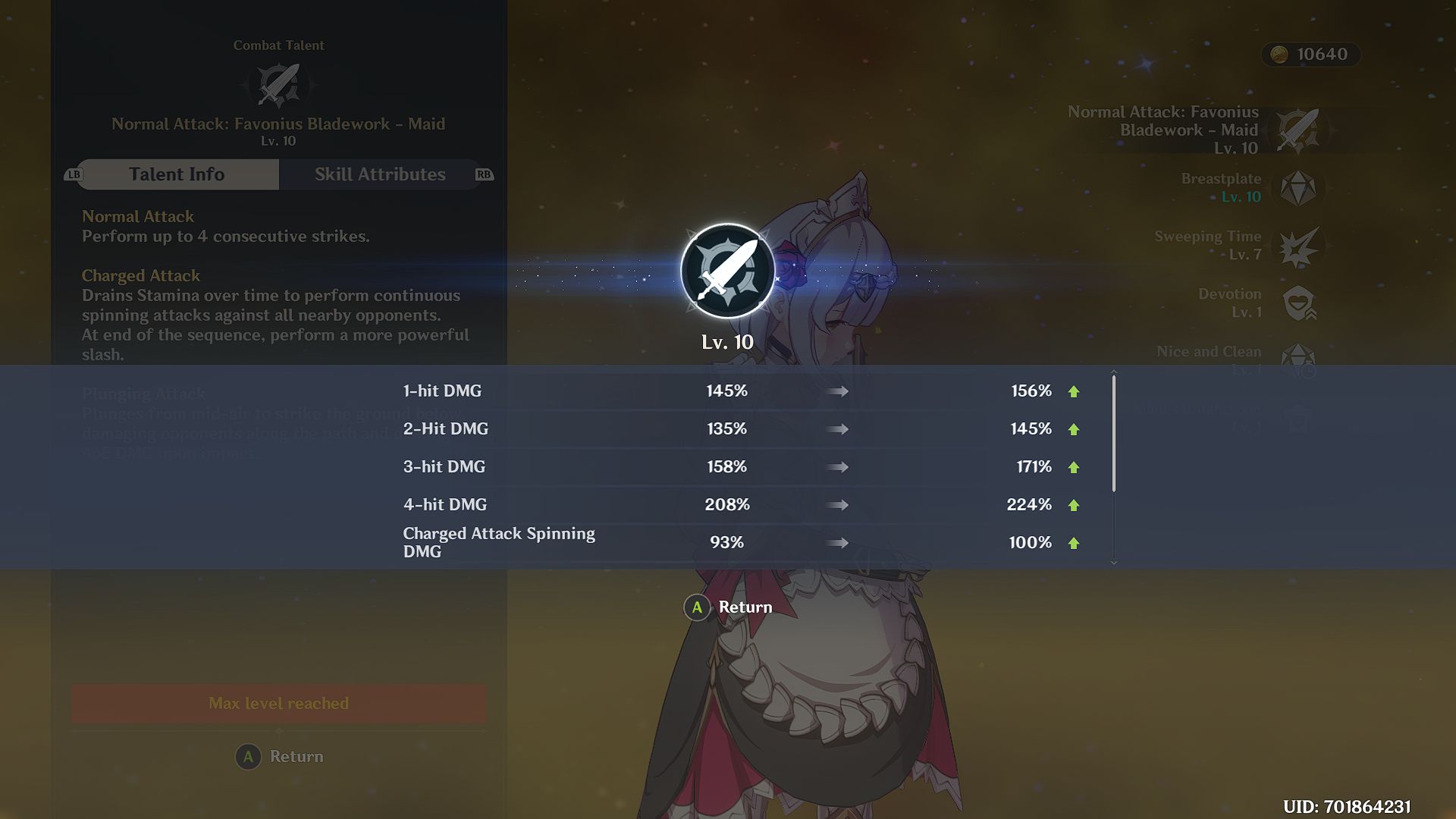This screenshot has width=1456, height=819.
Task: Select the green arrow next to 224%
Action: [x=1072, y=504]
